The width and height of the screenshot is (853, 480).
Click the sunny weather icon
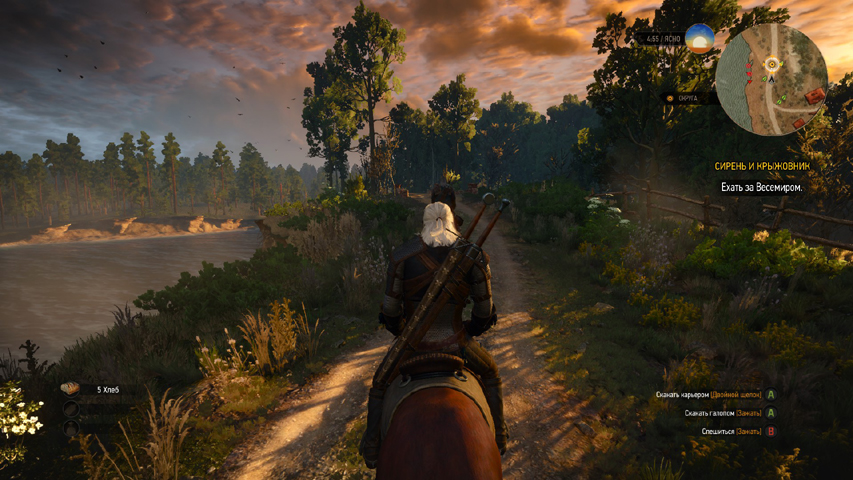pos(699,38)
